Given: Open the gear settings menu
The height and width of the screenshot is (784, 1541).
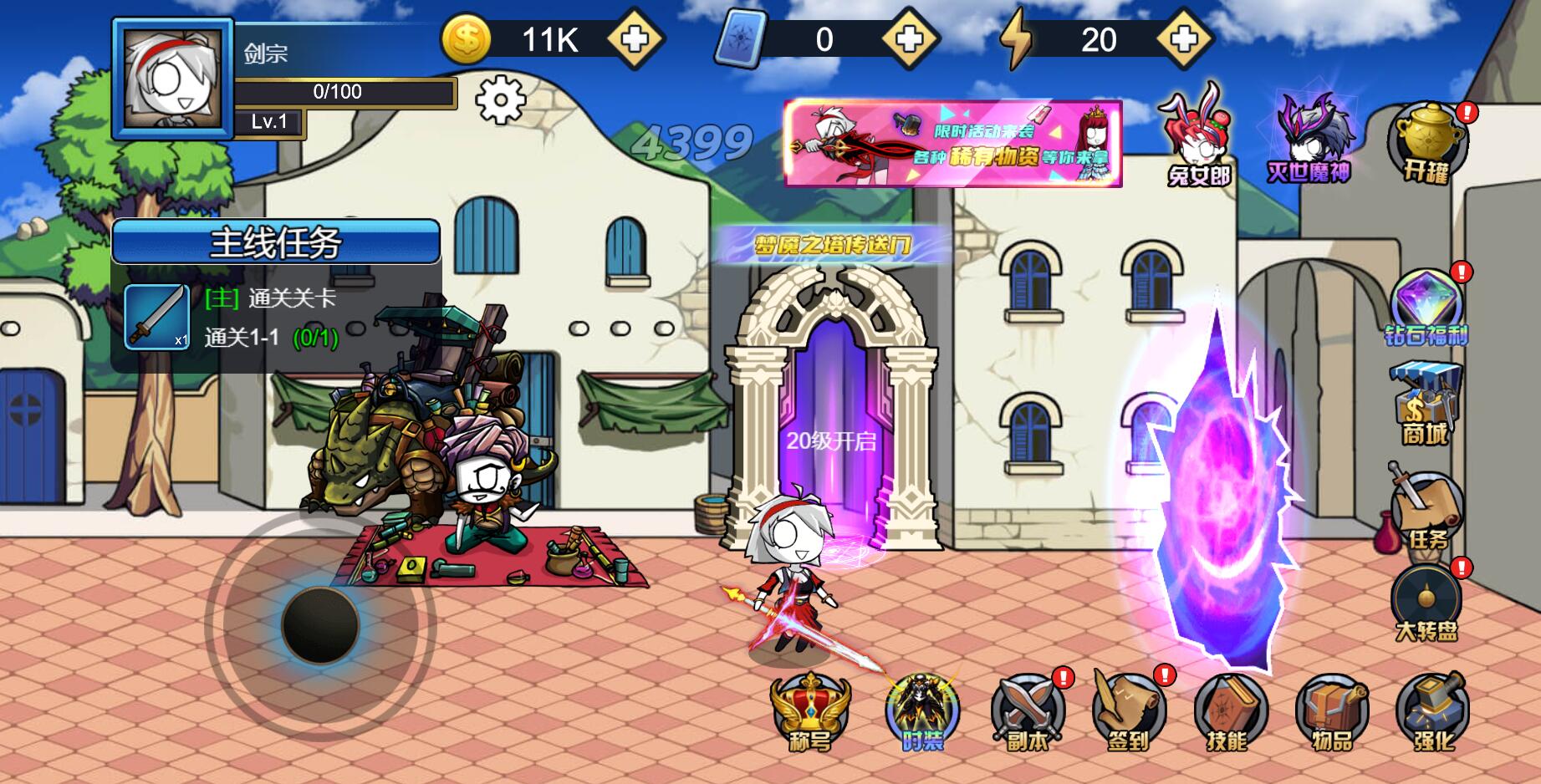Looking at the screenshot, I should (500, 99).
